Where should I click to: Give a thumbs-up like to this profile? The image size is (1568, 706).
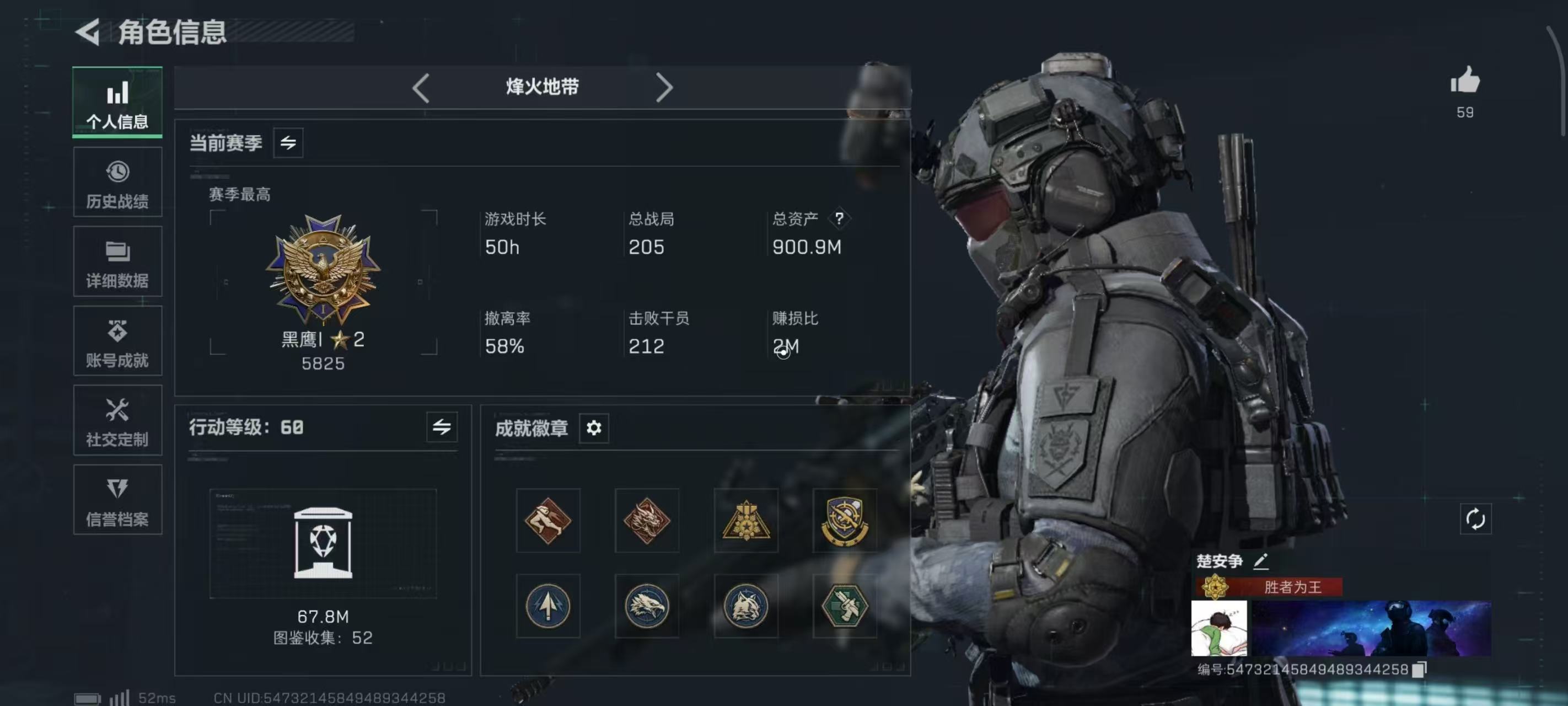tap(1464, 81)
